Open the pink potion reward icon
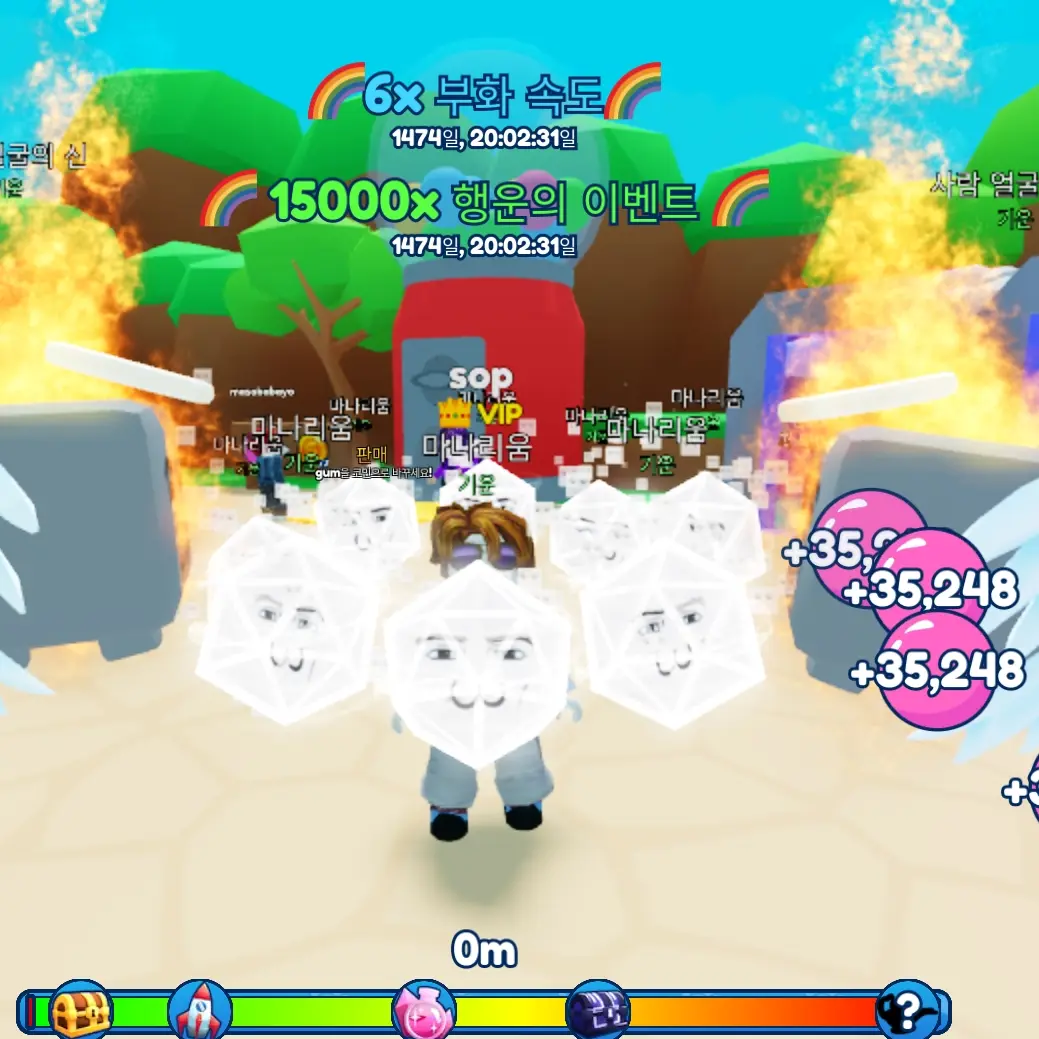 423,1011
